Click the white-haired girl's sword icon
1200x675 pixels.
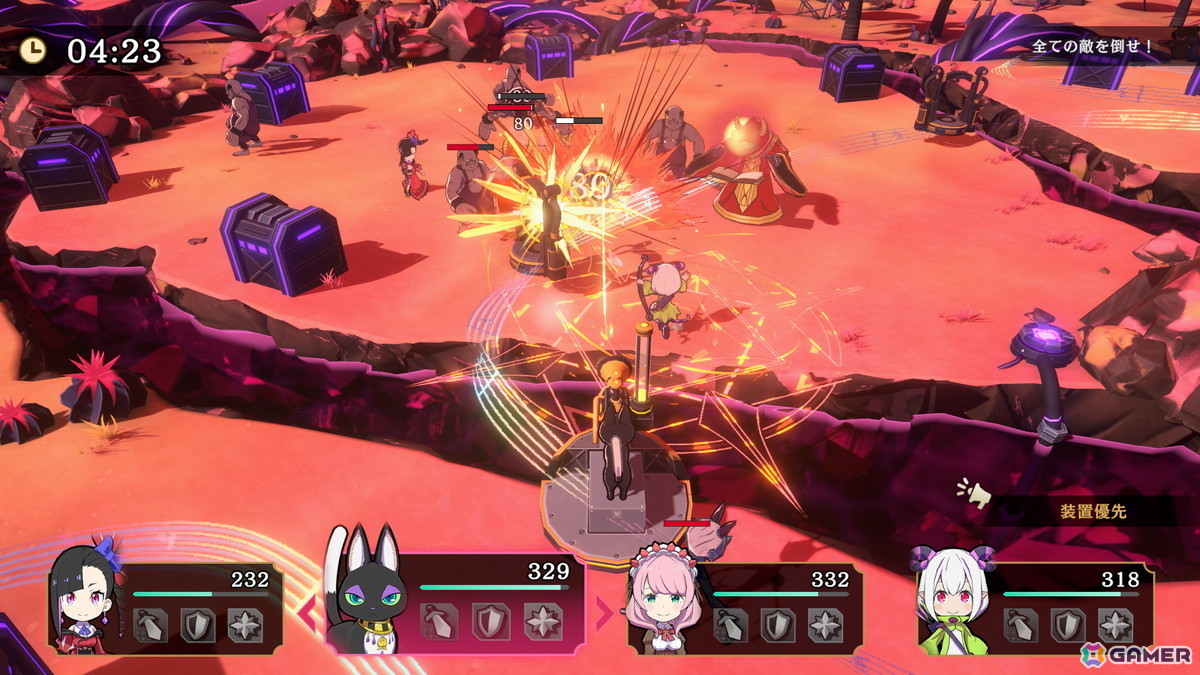1021,625
